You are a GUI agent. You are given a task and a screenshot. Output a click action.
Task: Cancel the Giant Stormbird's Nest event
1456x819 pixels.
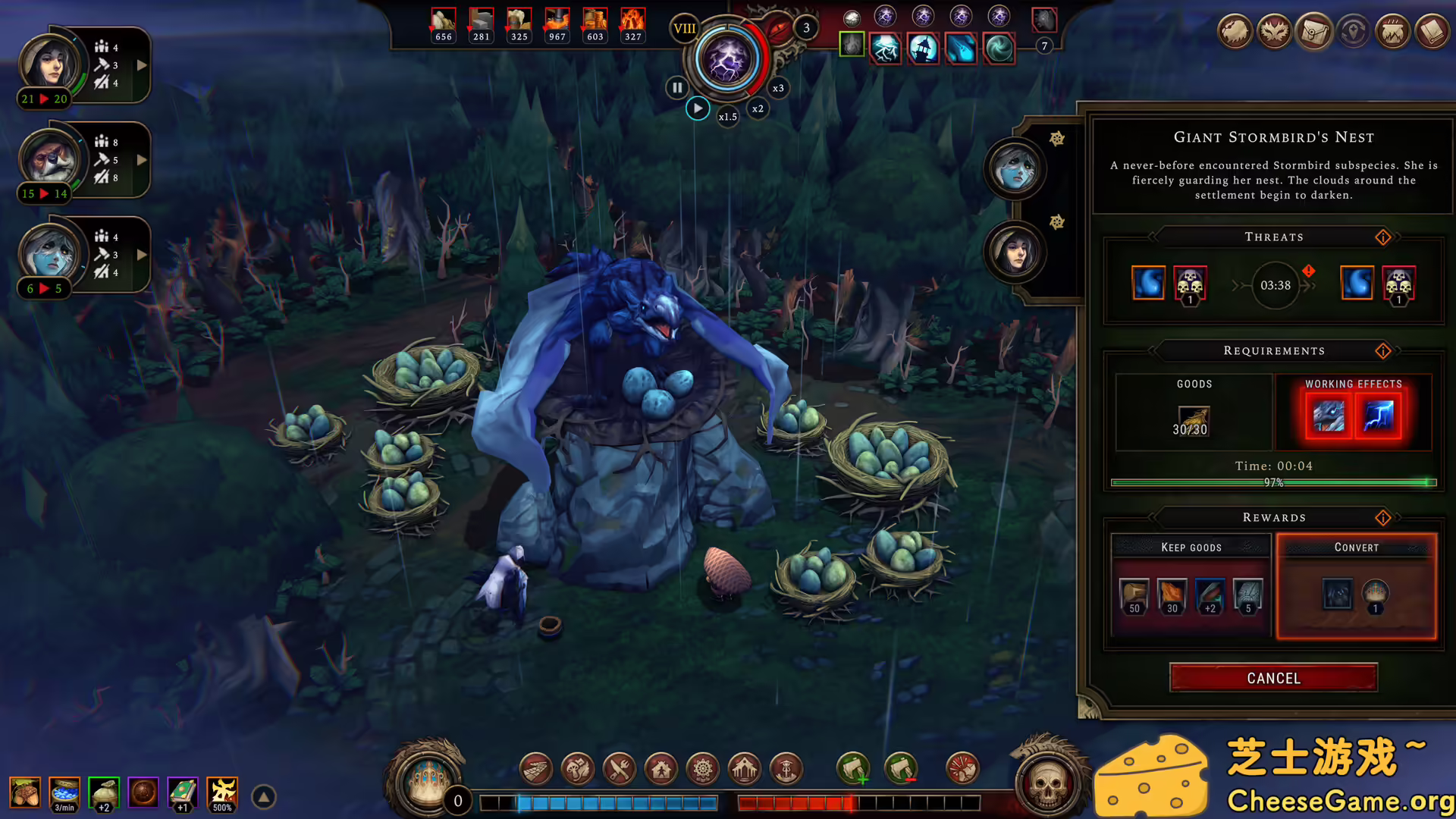(x=1273, y=678)
